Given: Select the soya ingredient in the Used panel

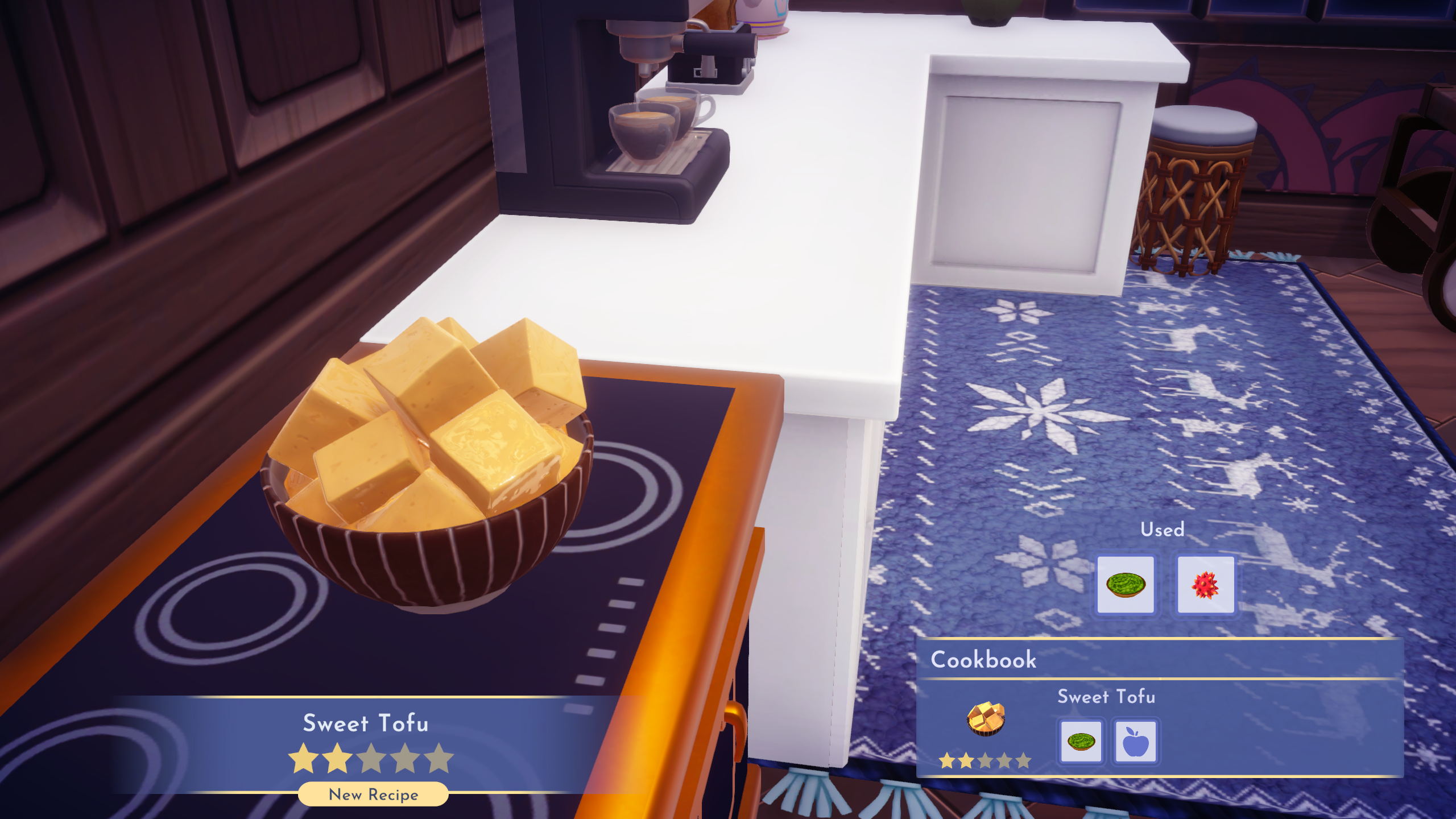Looking at the screenshot, I should 1126,584.
